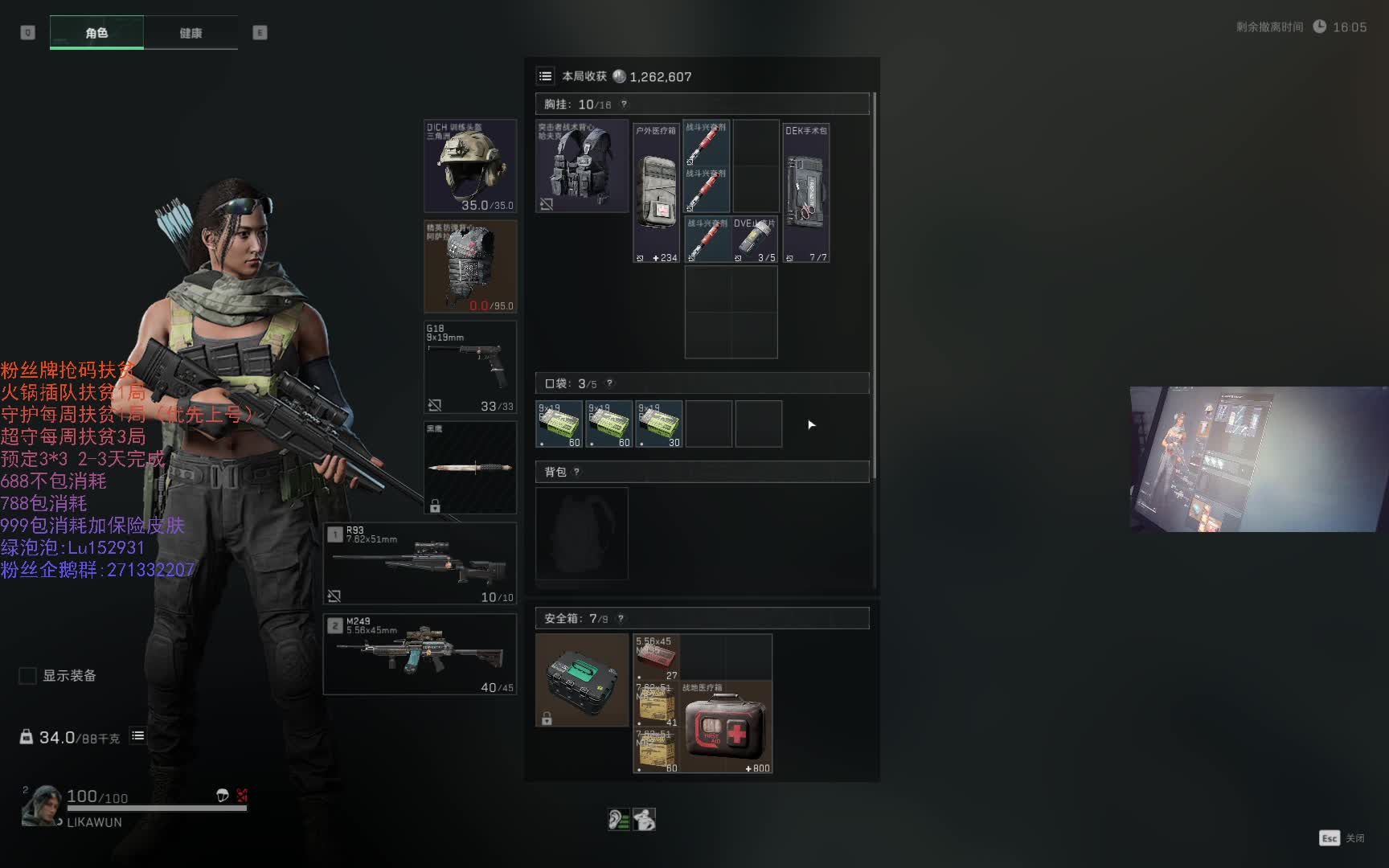Select the DVE item in chest rig
This screenshot has height=868, width=1389.
(x=755, y=240)
